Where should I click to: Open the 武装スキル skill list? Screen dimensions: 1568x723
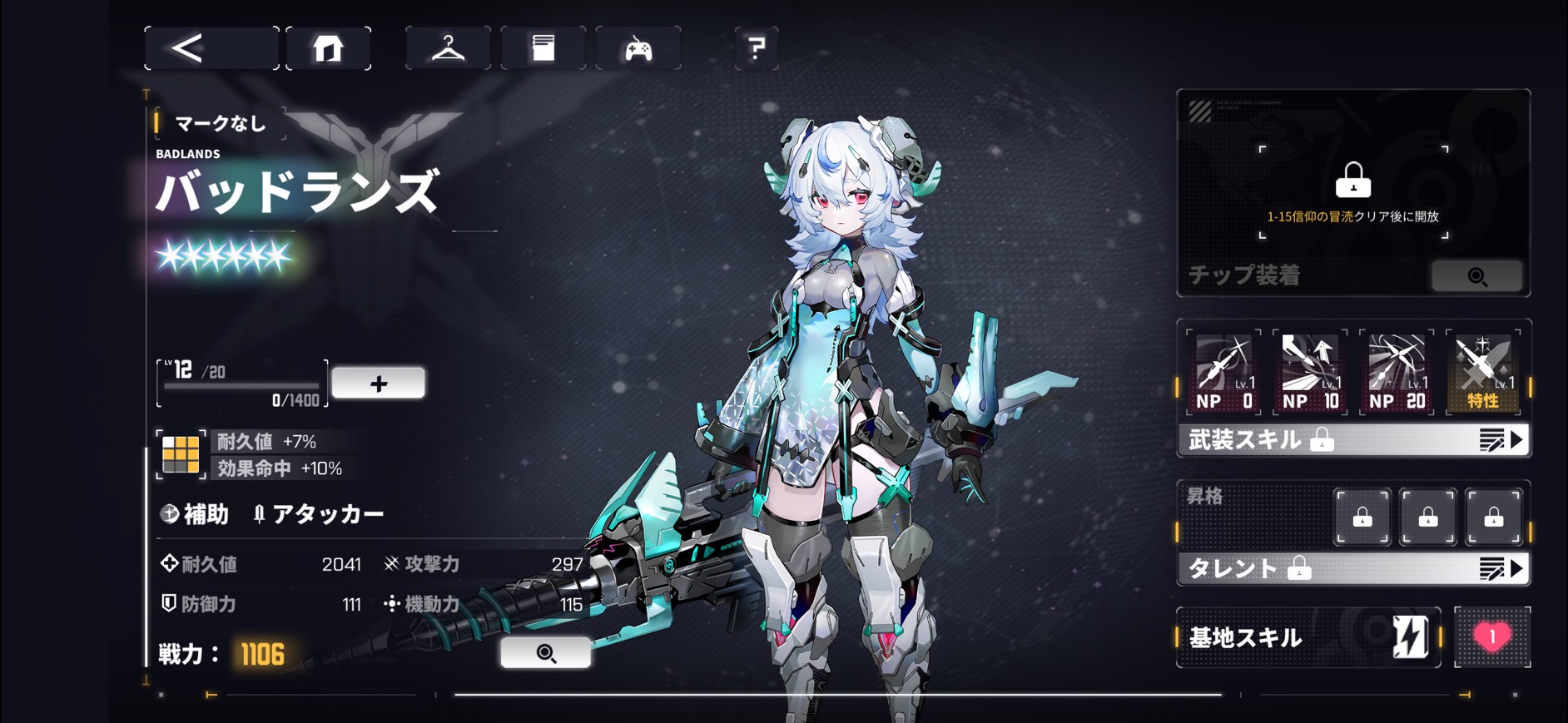(x=1353, y=440)
